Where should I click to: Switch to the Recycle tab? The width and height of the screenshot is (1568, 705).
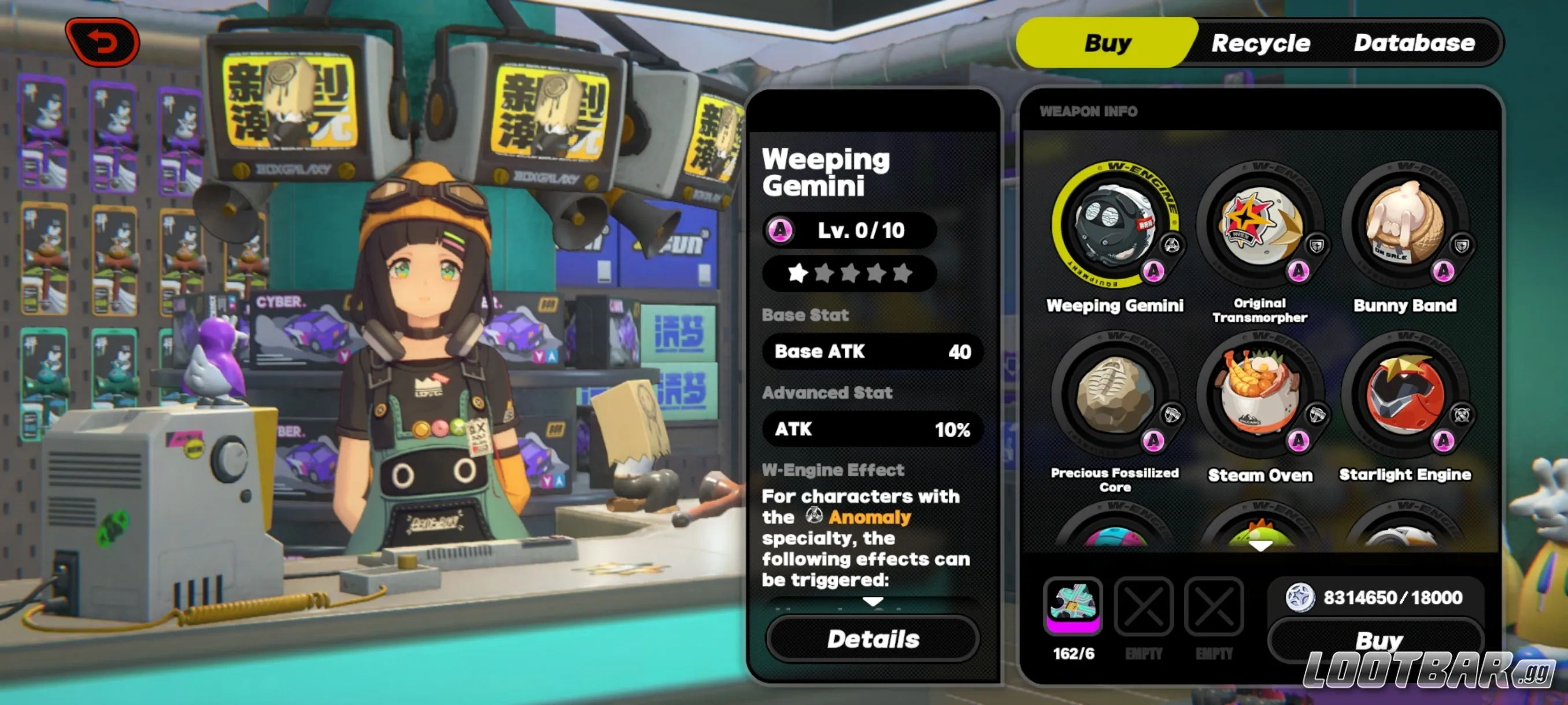pos(1260,43)
